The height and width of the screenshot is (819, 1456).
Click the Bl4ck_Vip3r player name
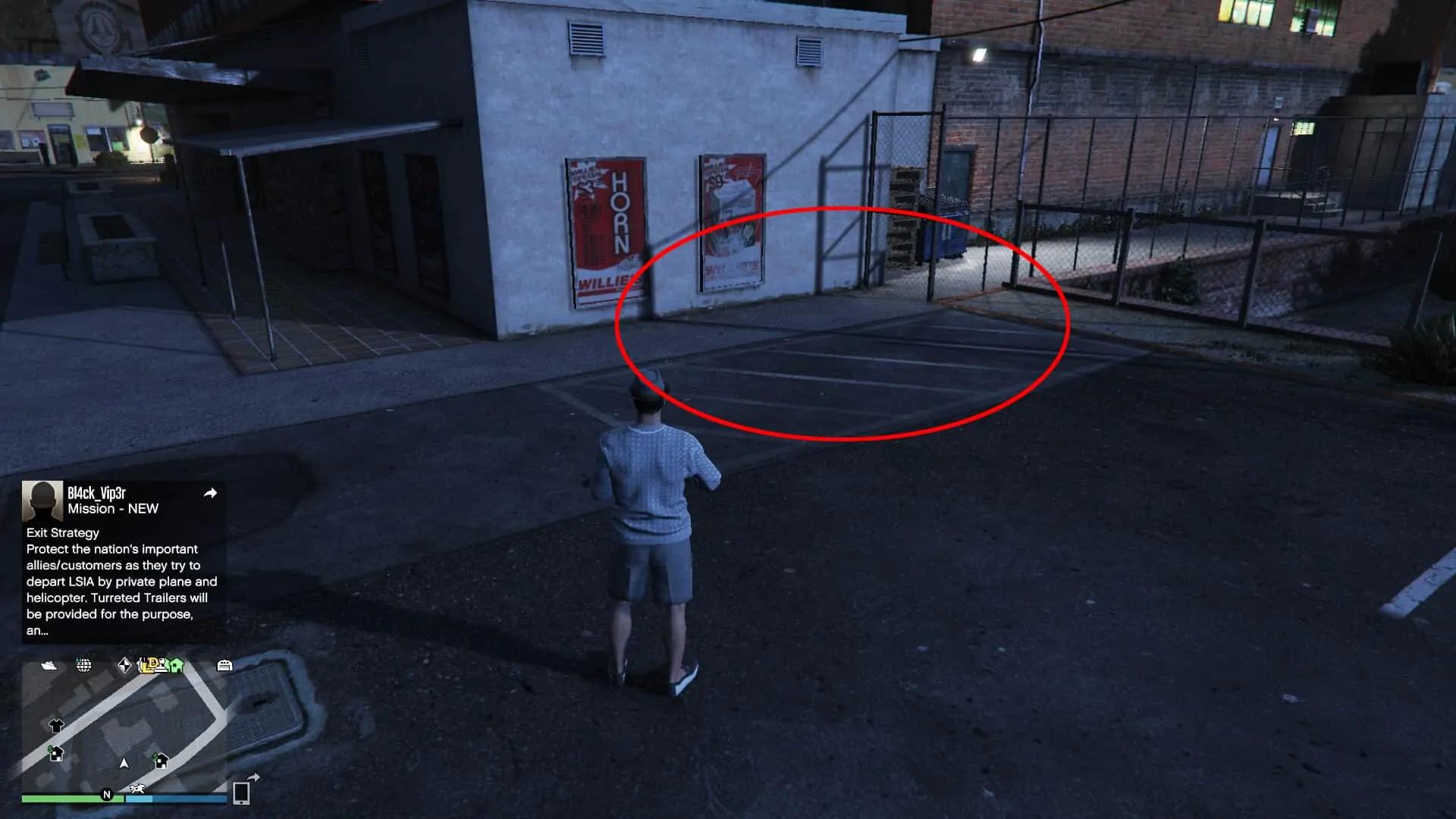pos(96,493)
